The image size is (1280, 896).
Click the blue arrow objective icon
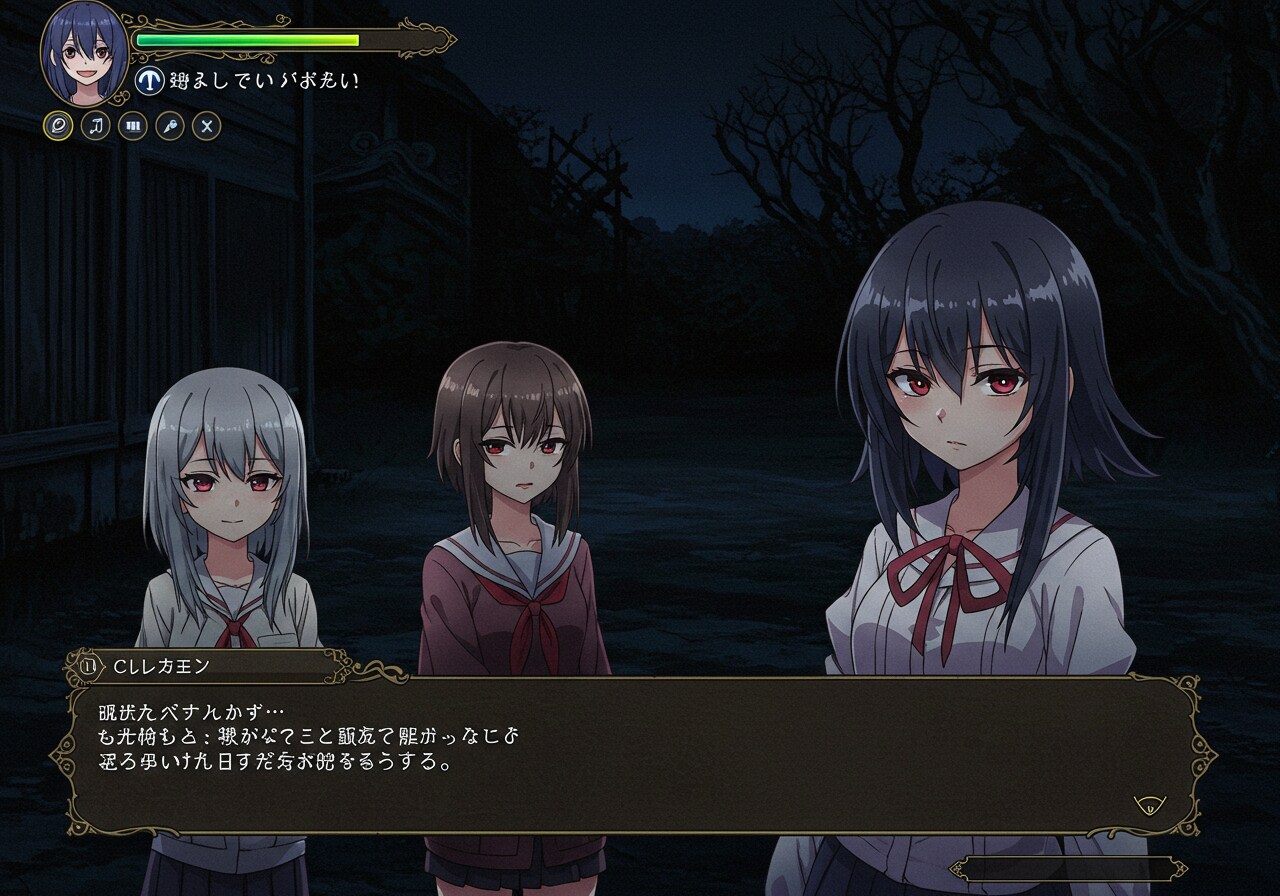[149, 81]
